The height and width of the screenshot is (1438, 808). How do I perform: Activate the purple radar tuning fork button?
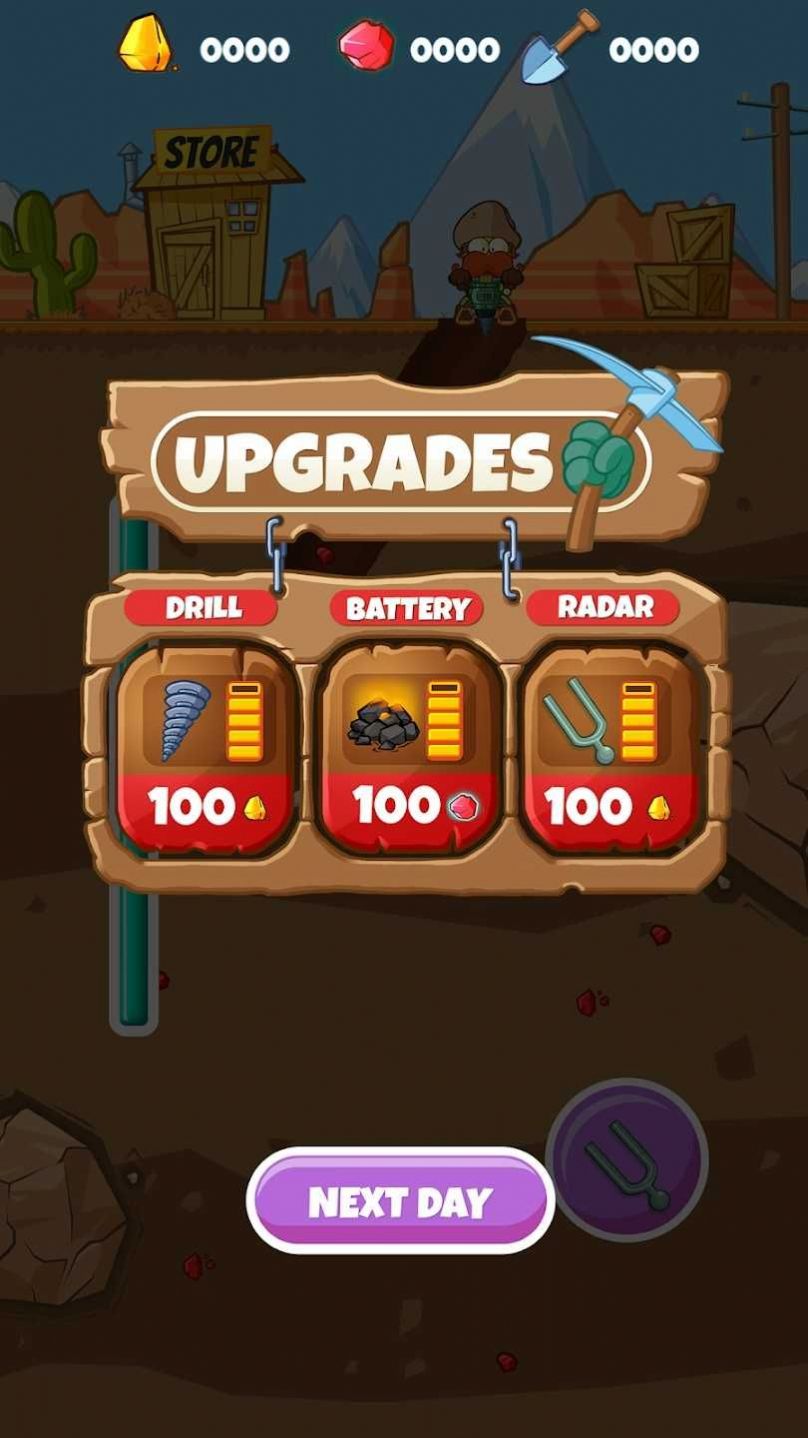(x=627, y=1160)
